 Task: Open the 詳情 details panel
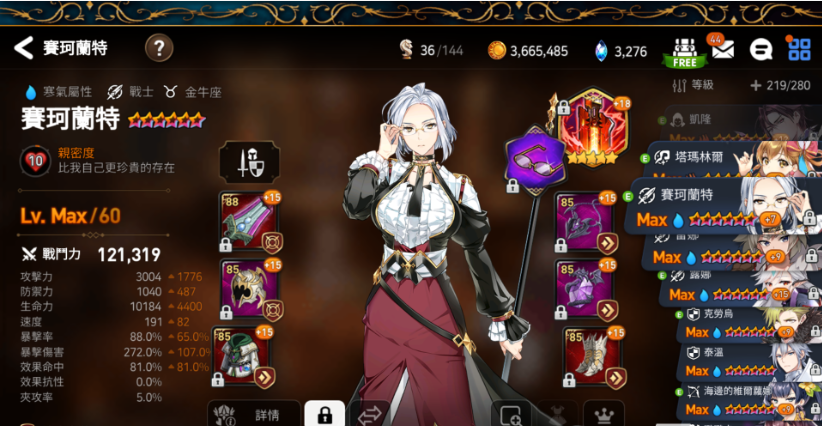pos(255,414)
